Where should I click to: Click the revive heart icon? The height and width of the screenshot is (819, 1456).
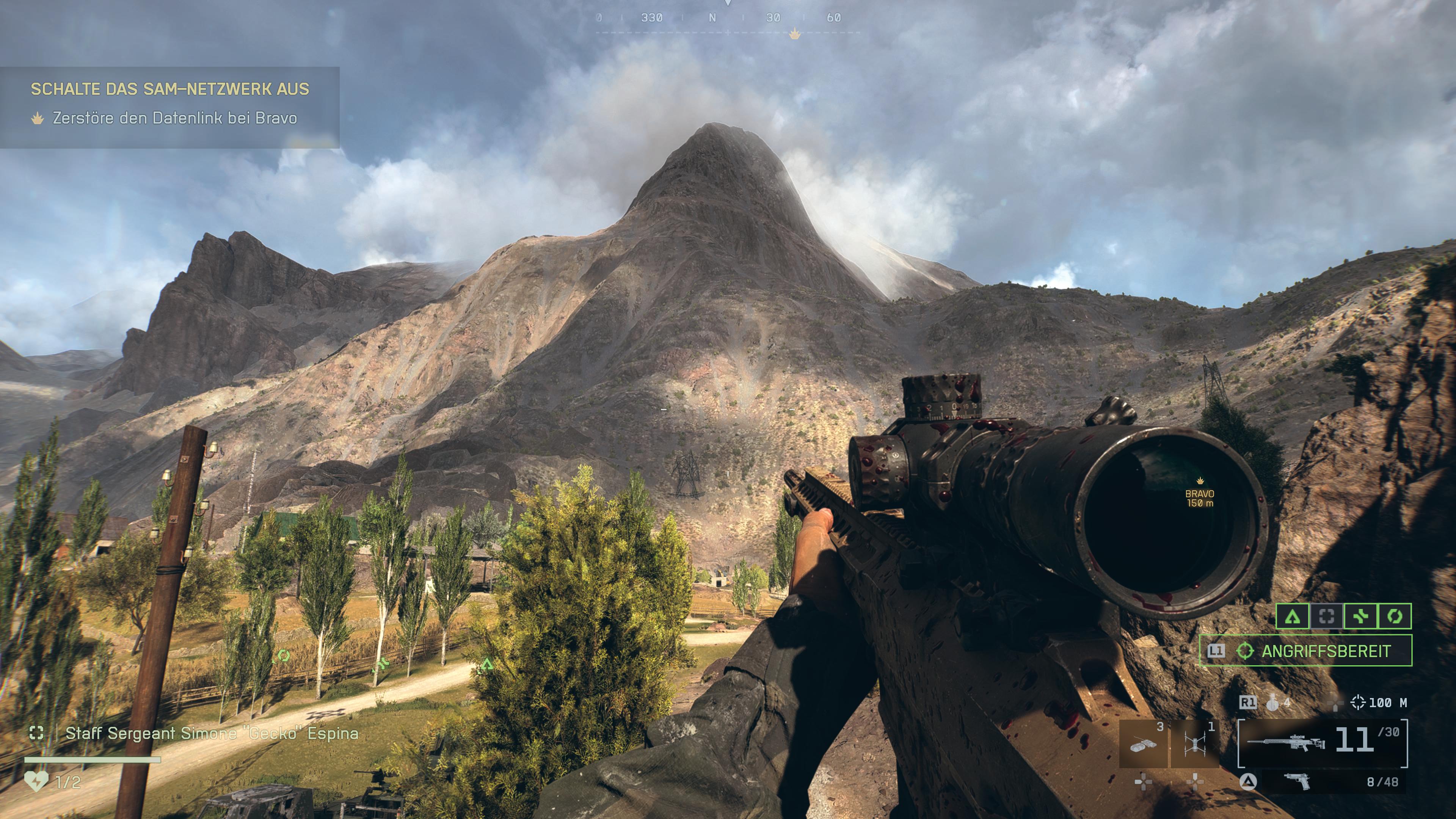(36, 782)
